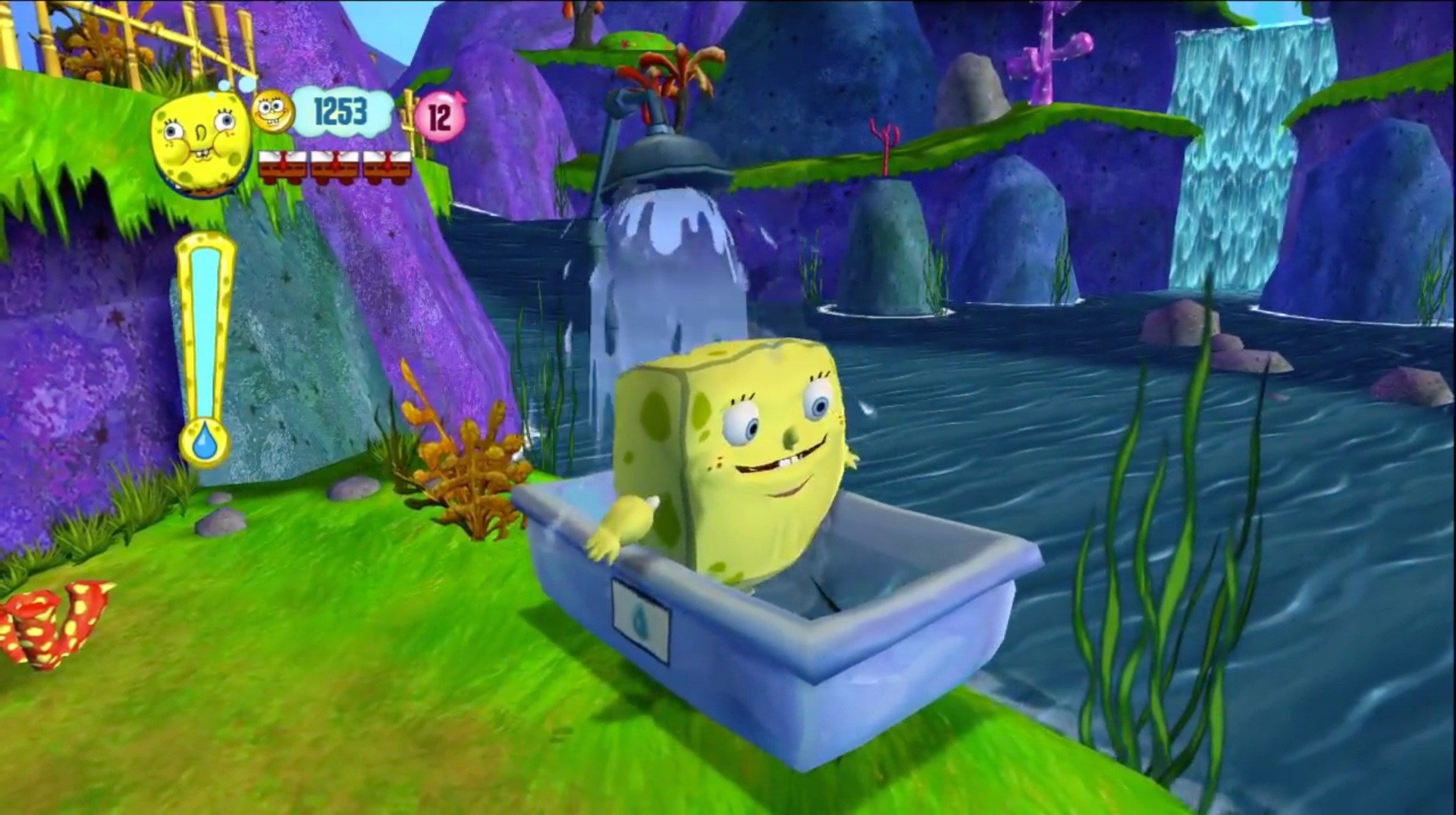Click the pink bubble collectible icon
1456x815 pixels.
coord(440,118)
